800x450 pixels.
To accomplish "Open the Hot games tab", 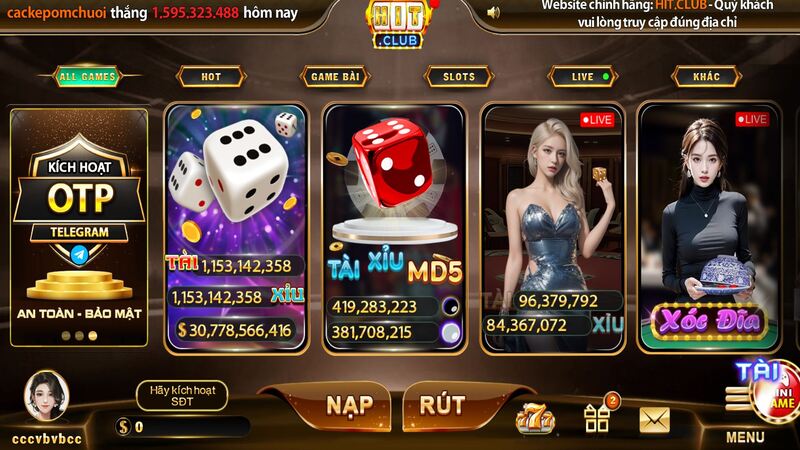I will [x=211, y=76].
